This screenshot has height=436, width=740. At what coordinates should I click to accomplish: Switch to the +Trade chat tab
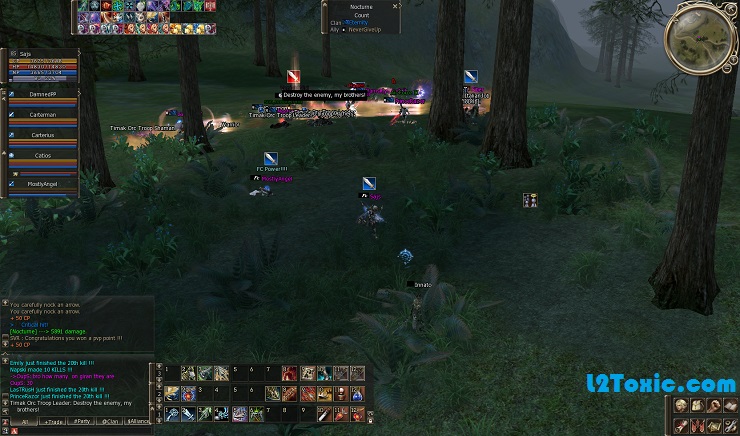point(54,424)
